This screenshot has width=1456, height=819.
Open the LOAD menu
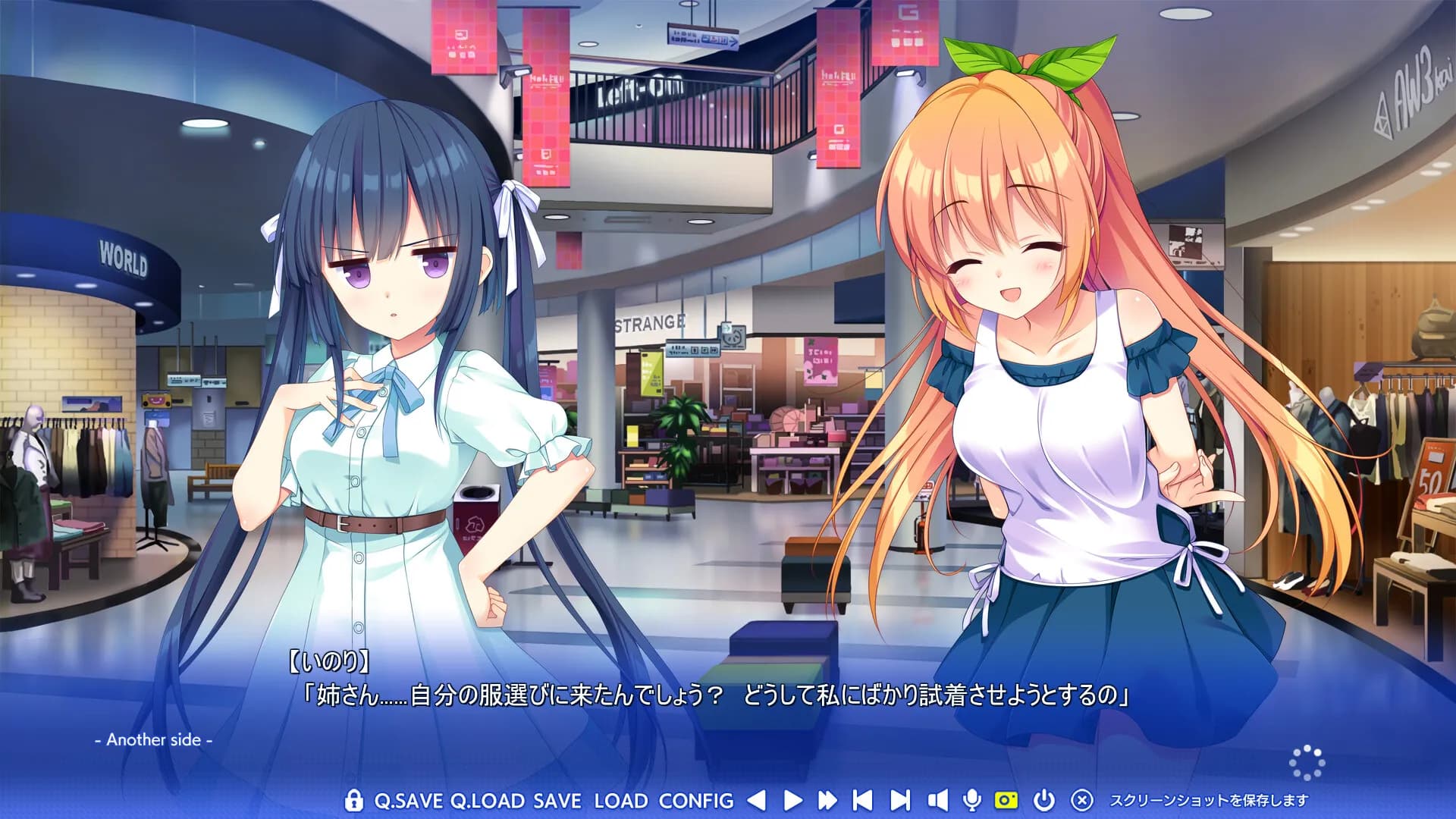pyautogui.click(x=620, y=801)
